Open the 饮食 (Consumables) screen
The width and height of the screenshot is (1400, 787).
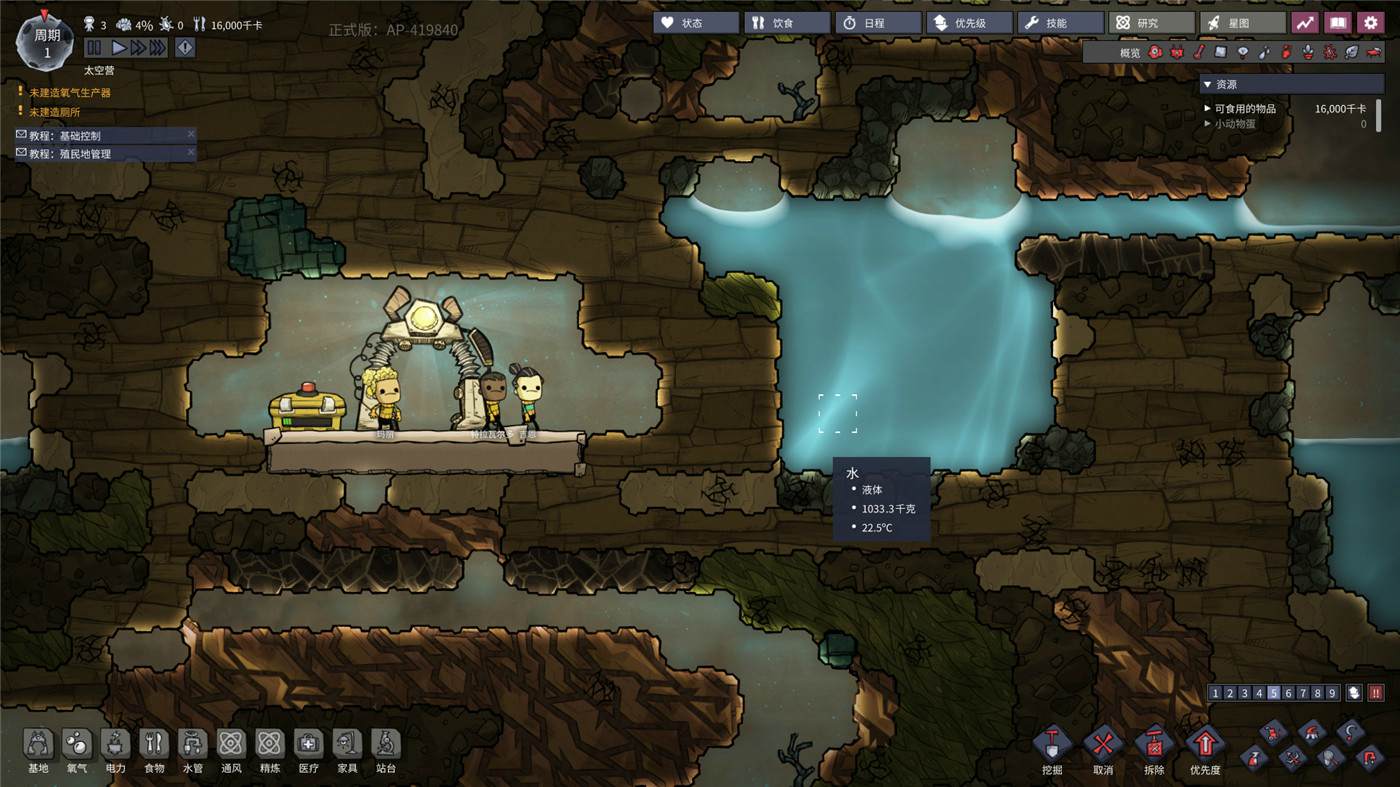[x=787, y=23]
